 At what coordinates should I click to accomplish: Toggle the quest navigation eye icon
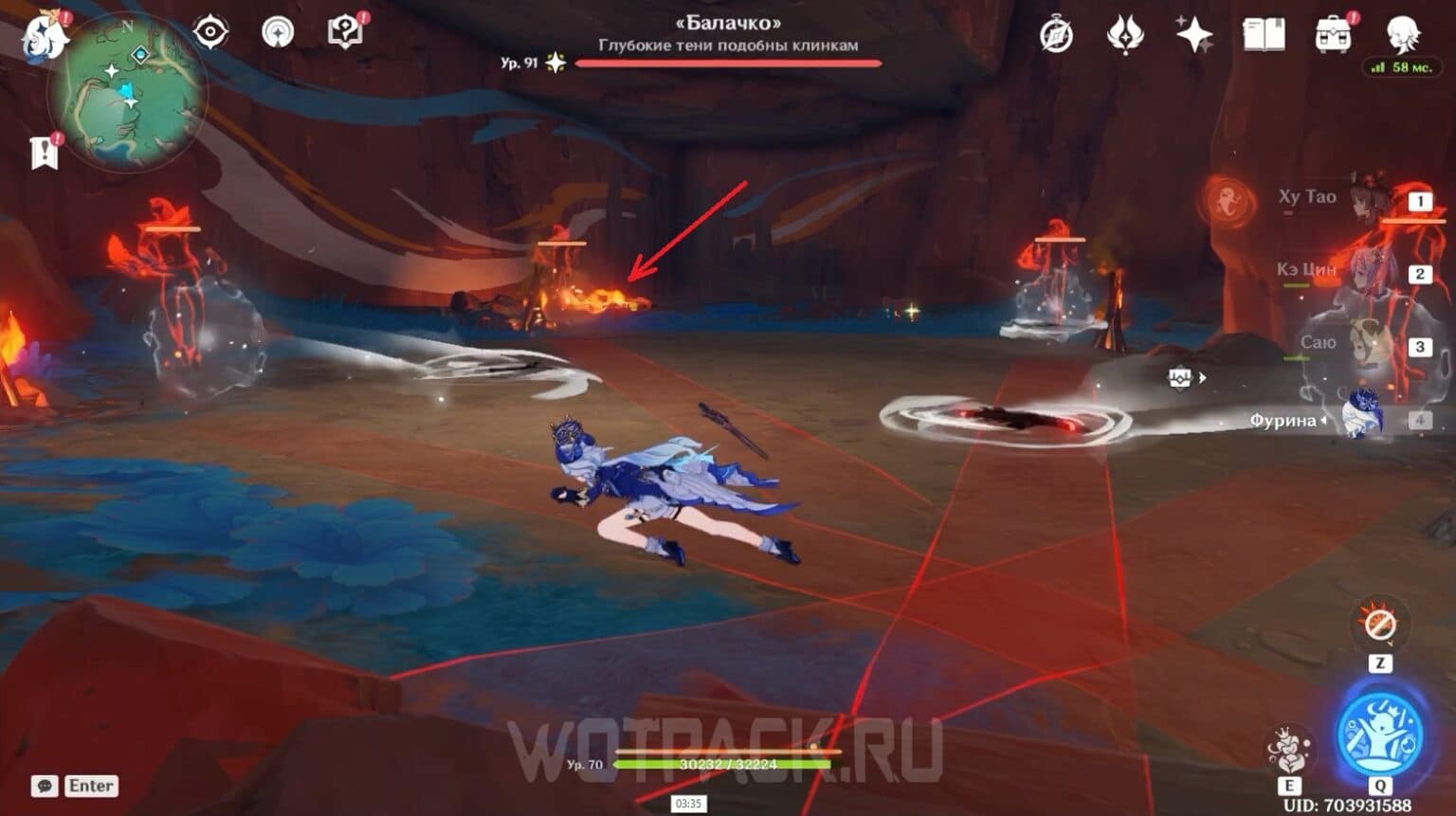click(210, 30)
